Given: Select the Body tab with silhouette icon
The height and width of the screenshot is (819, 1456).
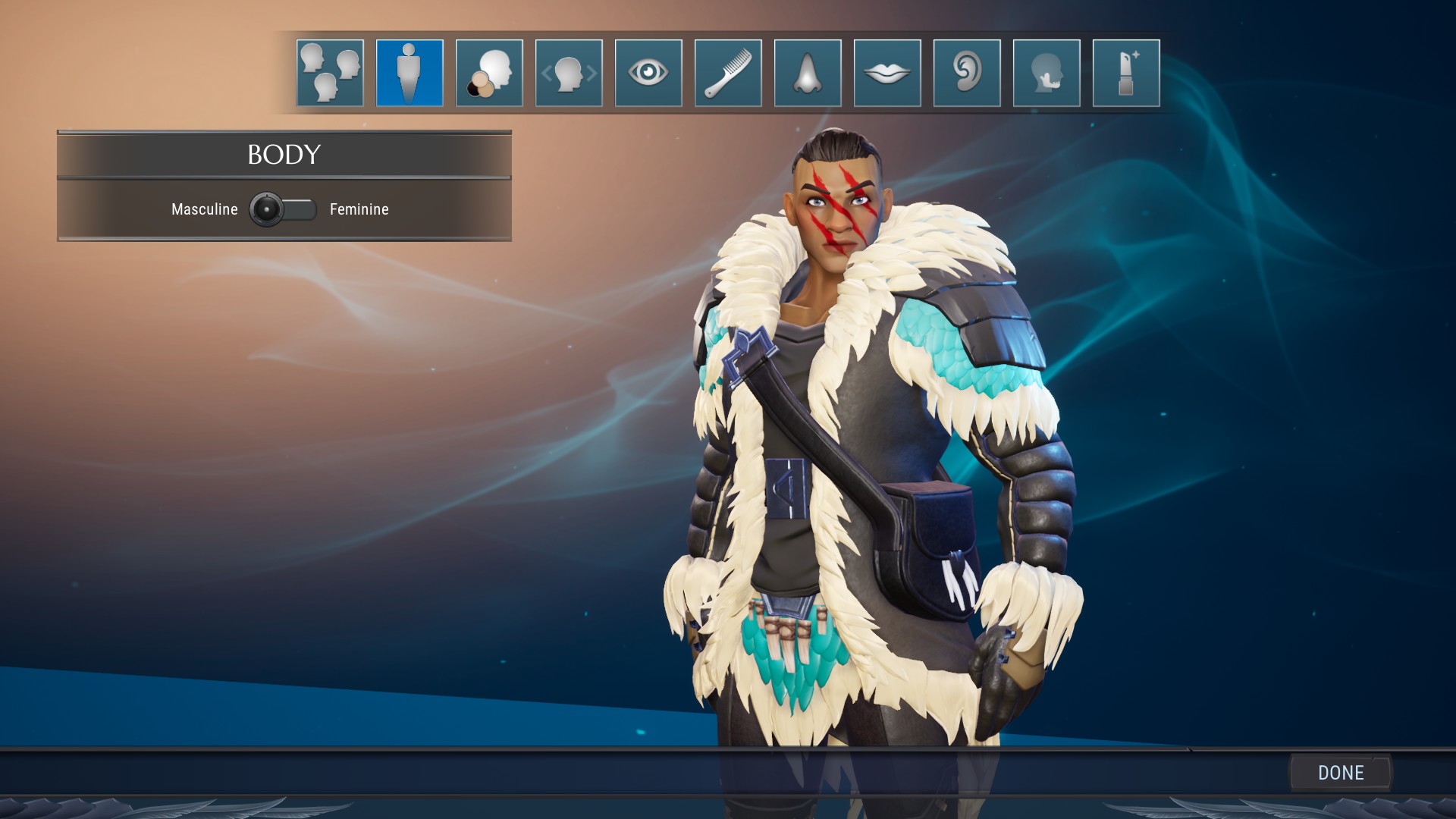Looking at the screenshot, I should click(409, 73).
